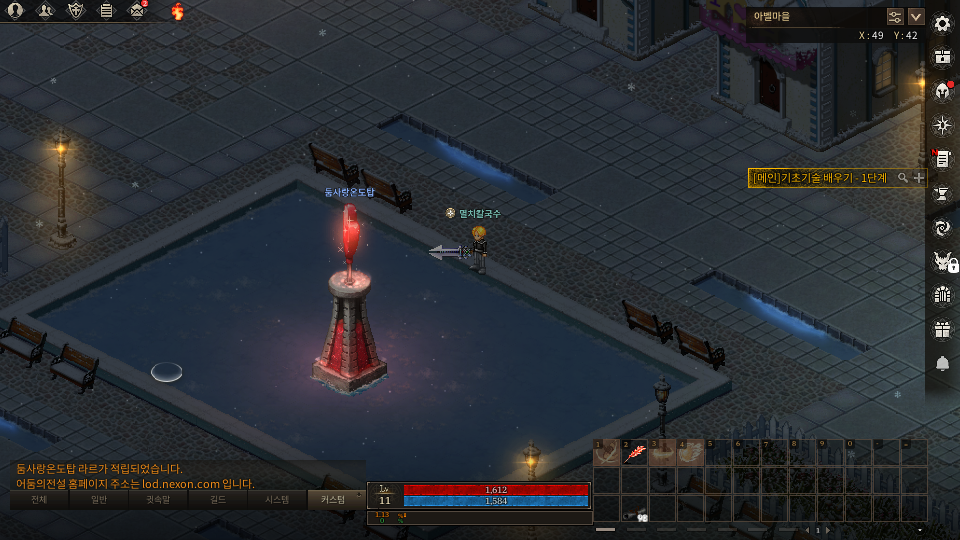This screenshot has width=960, height=540.
Task: Open the helmet equipment icon
Action: (x=941, y=91)
